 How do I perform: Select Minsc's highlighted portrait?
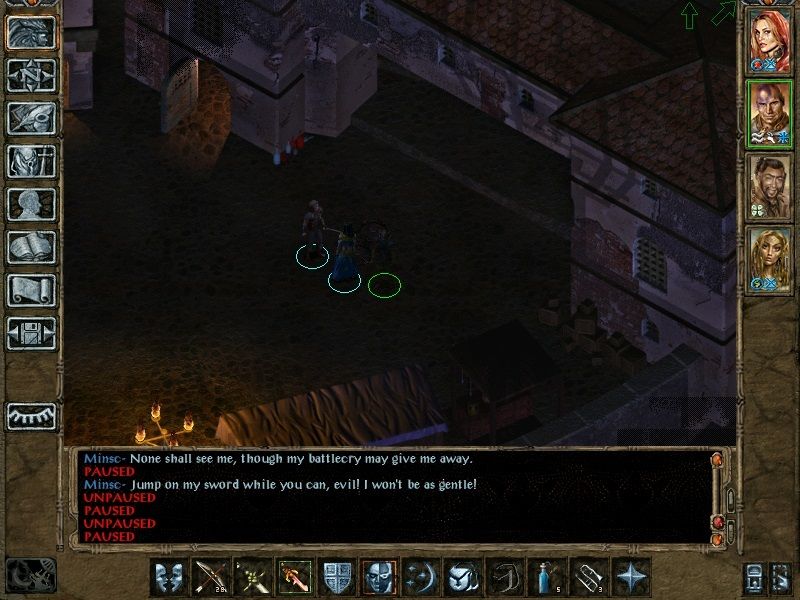point(770,113)
